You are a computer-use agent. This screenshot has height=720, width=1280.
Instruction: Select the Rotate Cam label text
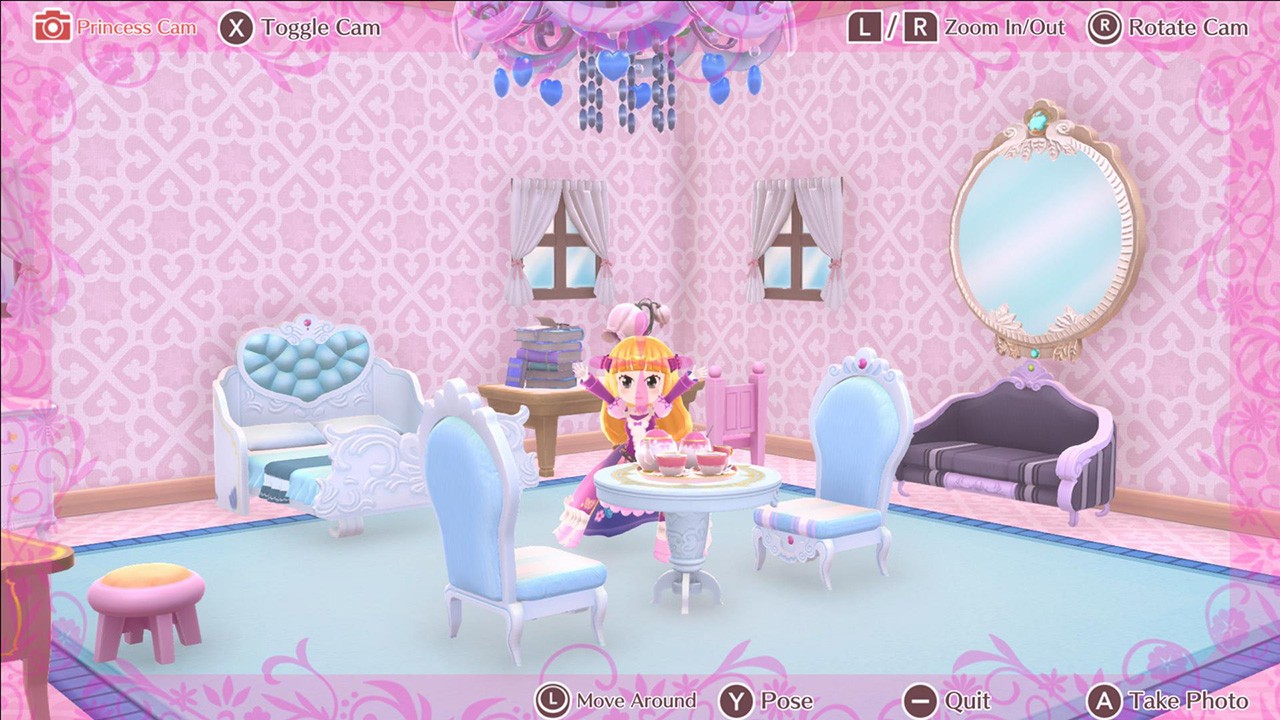pyautogui.click(x=1187, y=27)
